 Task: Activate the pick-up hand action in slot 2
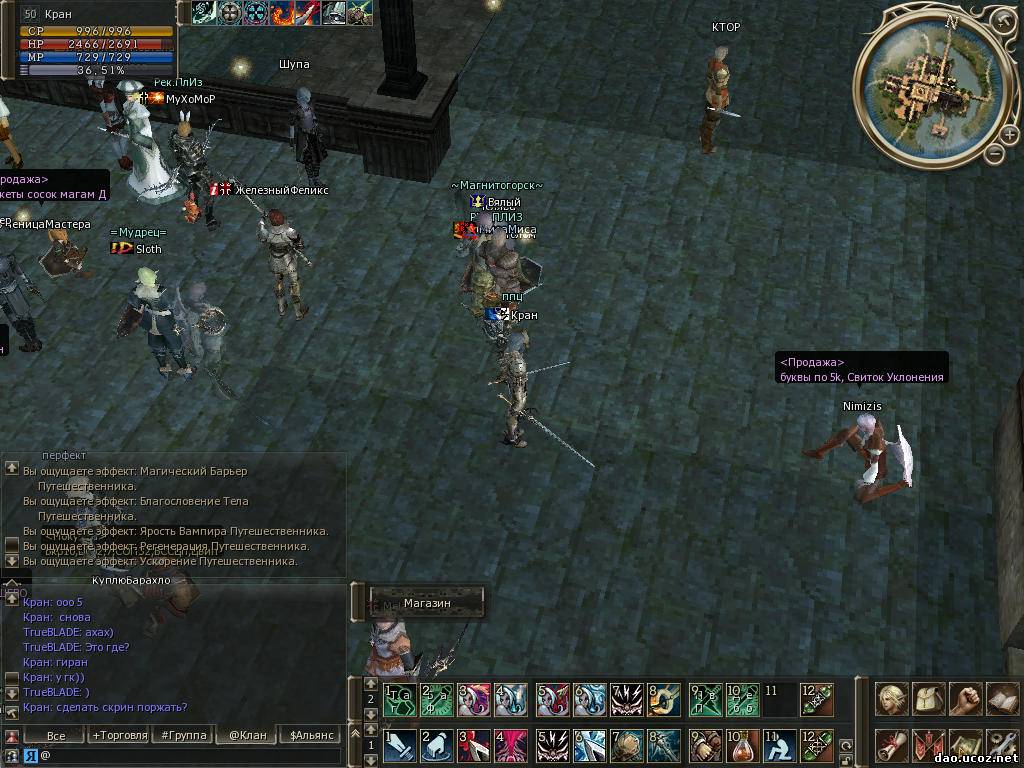[x=436, y=745]
